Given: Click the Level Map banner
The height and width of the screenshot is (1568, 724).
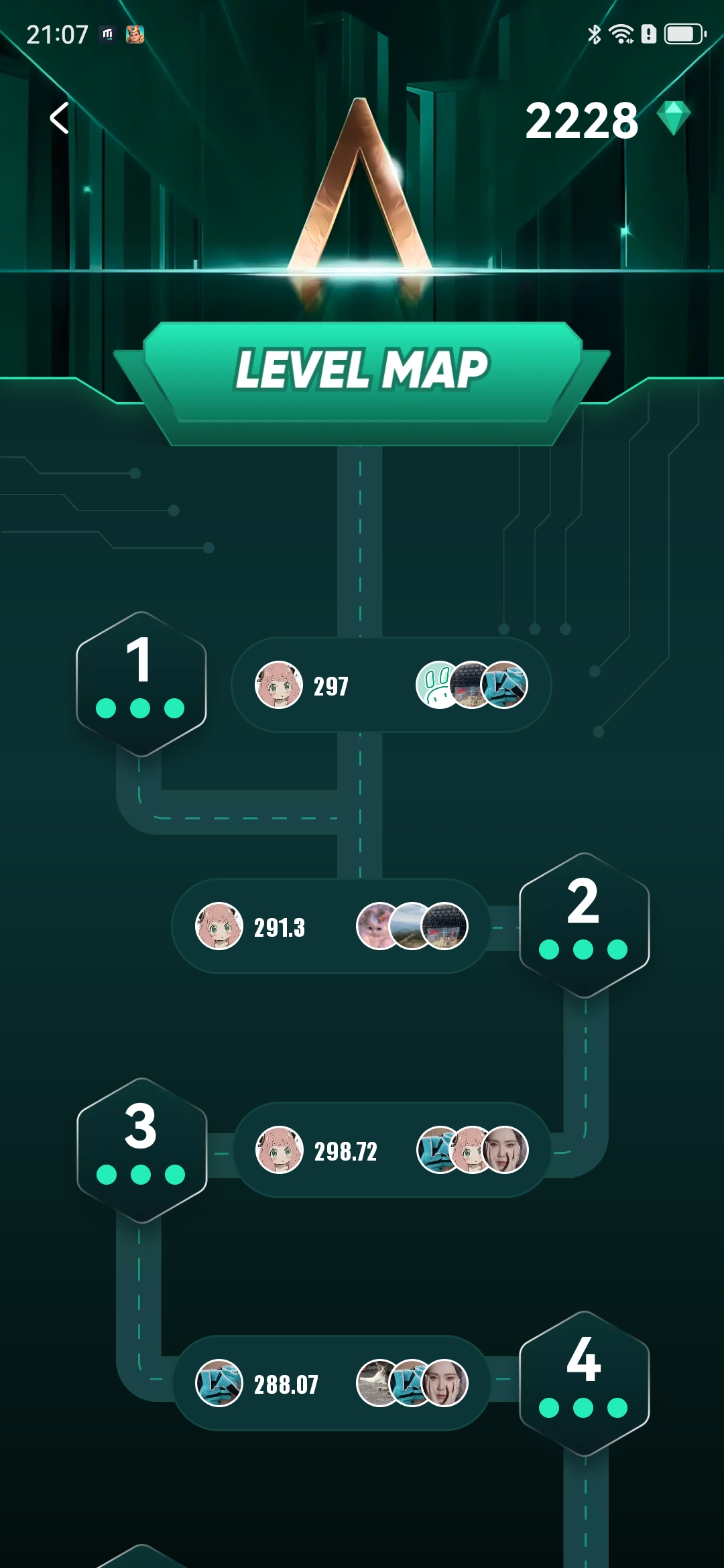Looking at the screenshot, I should click(362, 370).
